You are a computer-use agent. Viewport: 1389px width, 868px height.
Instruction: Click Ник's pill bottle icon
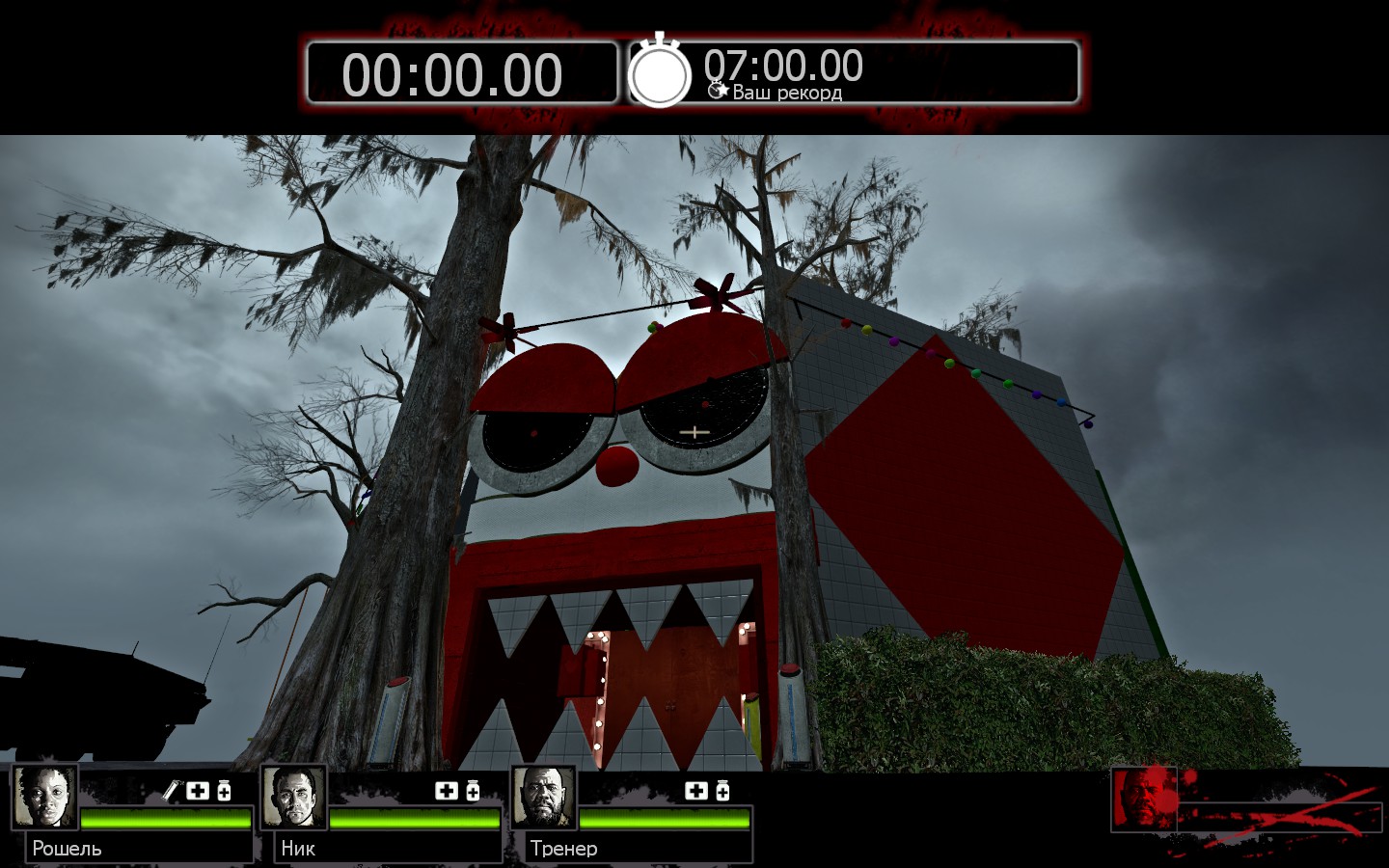click(473, 791)
